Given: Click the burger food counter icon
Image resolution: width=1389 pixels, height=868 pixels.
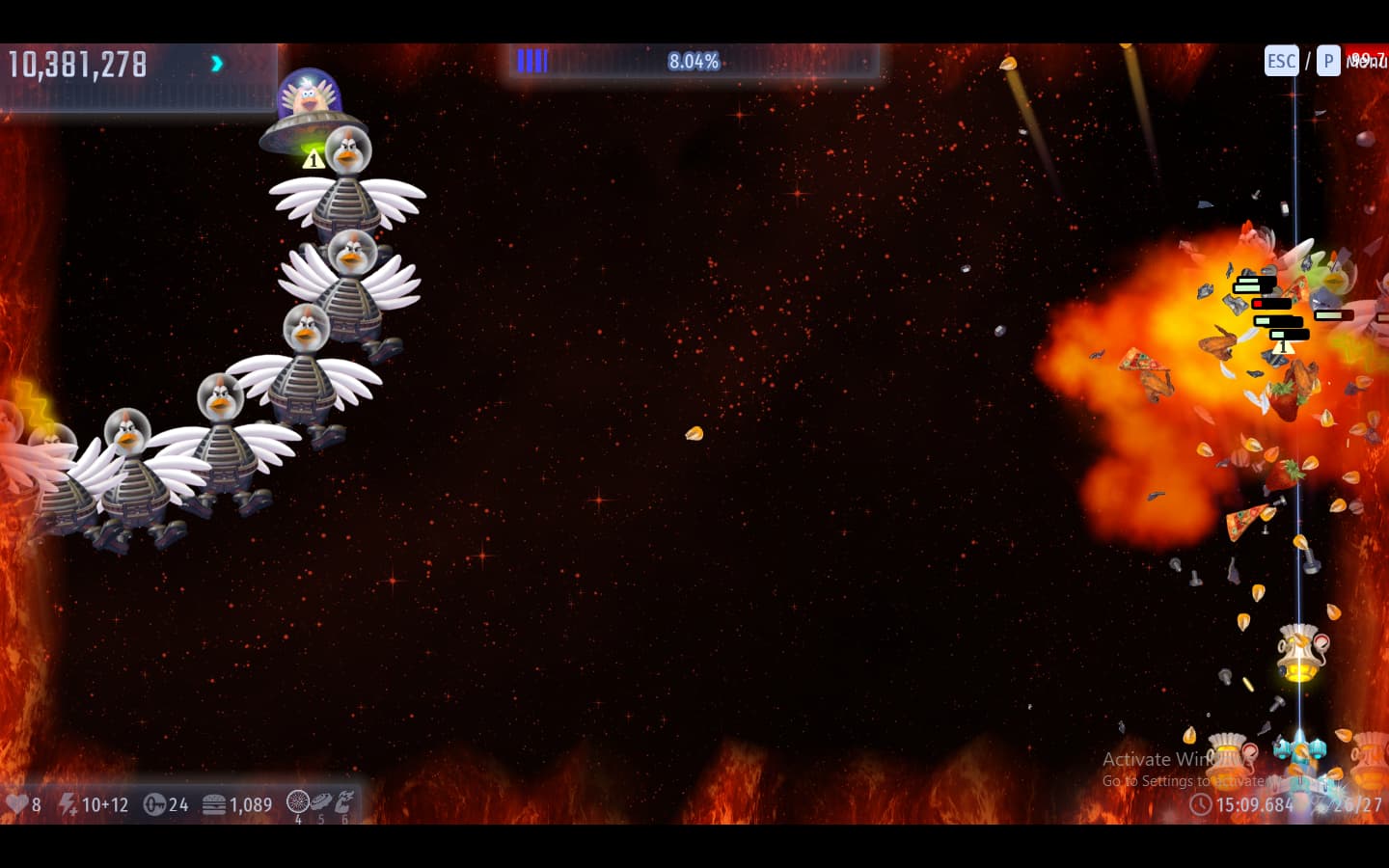Looking at the screenshot, I should [x=214, y=804].
